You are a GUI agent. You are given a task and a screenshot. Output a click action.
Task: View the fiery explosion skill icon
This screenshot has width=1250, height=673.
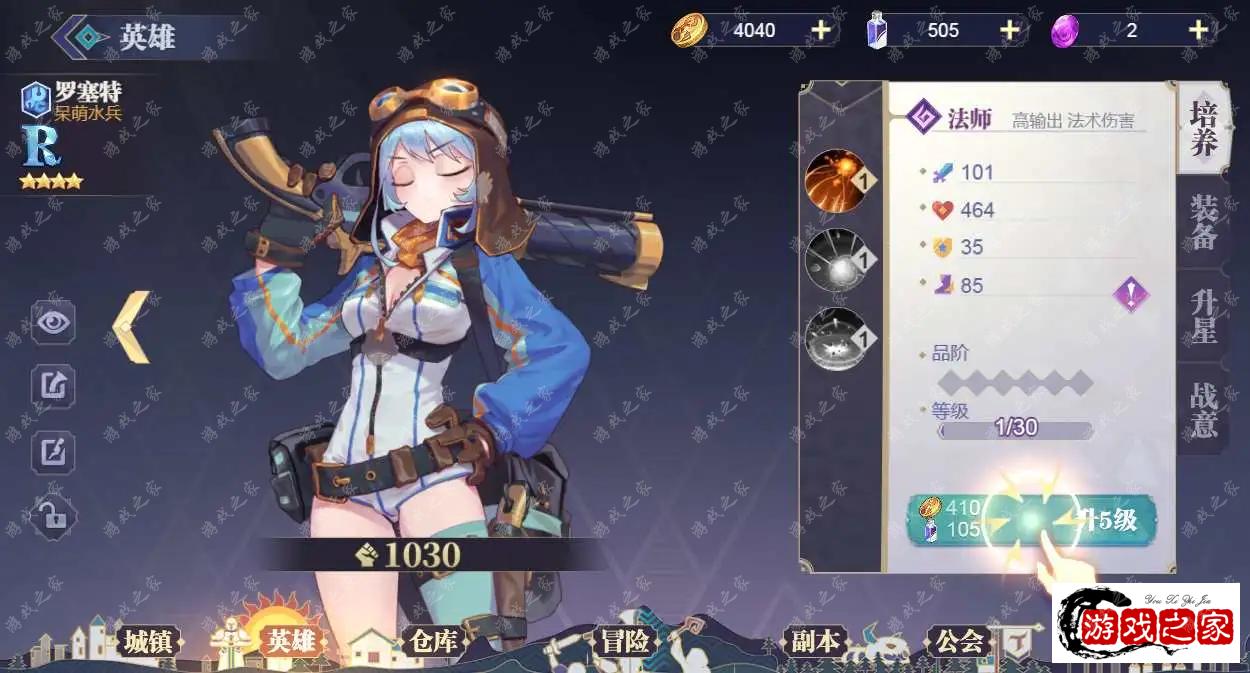point(834,180)
